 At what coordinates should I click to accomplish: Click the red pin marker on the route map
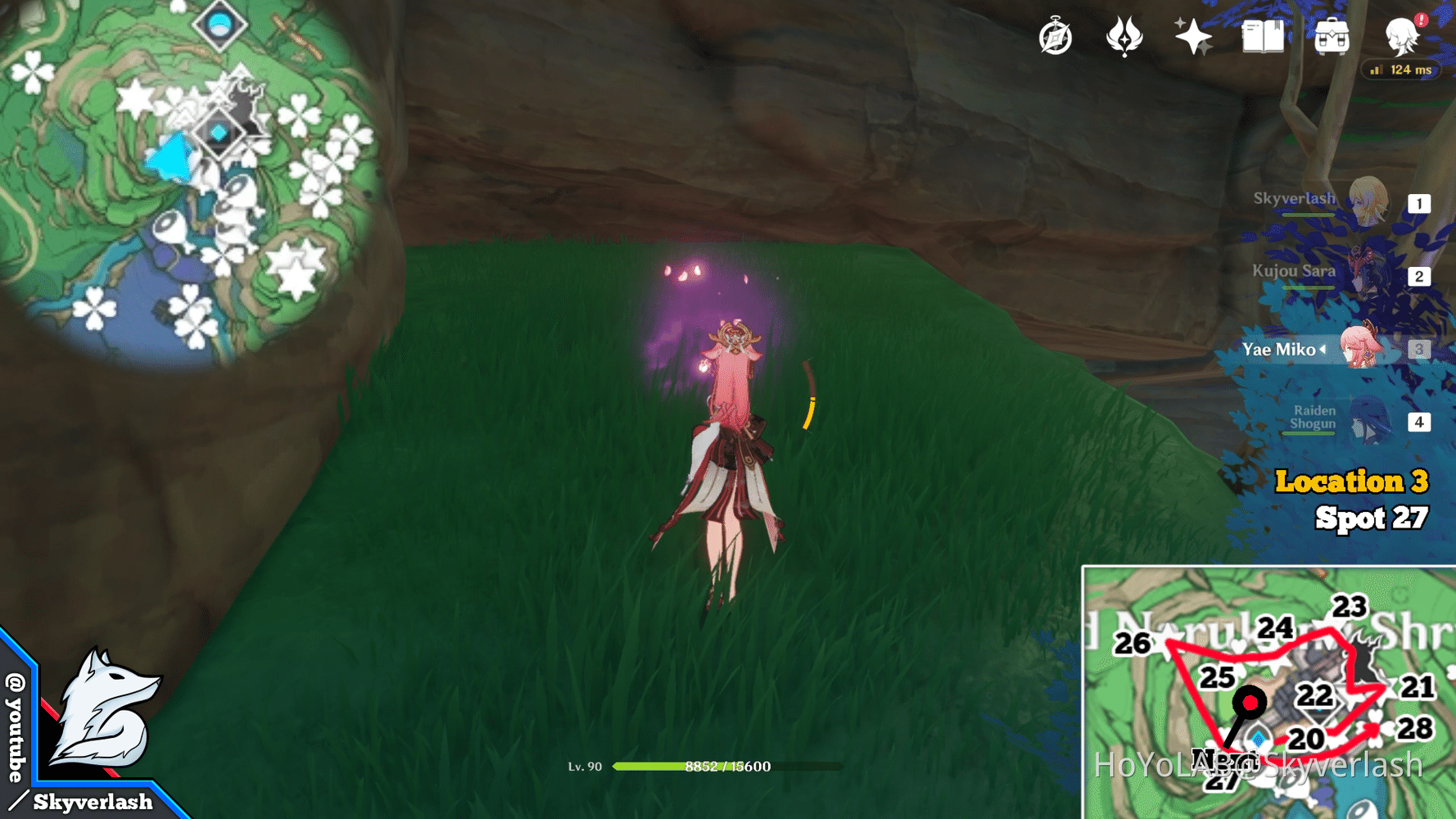[x=1249, y=703]
